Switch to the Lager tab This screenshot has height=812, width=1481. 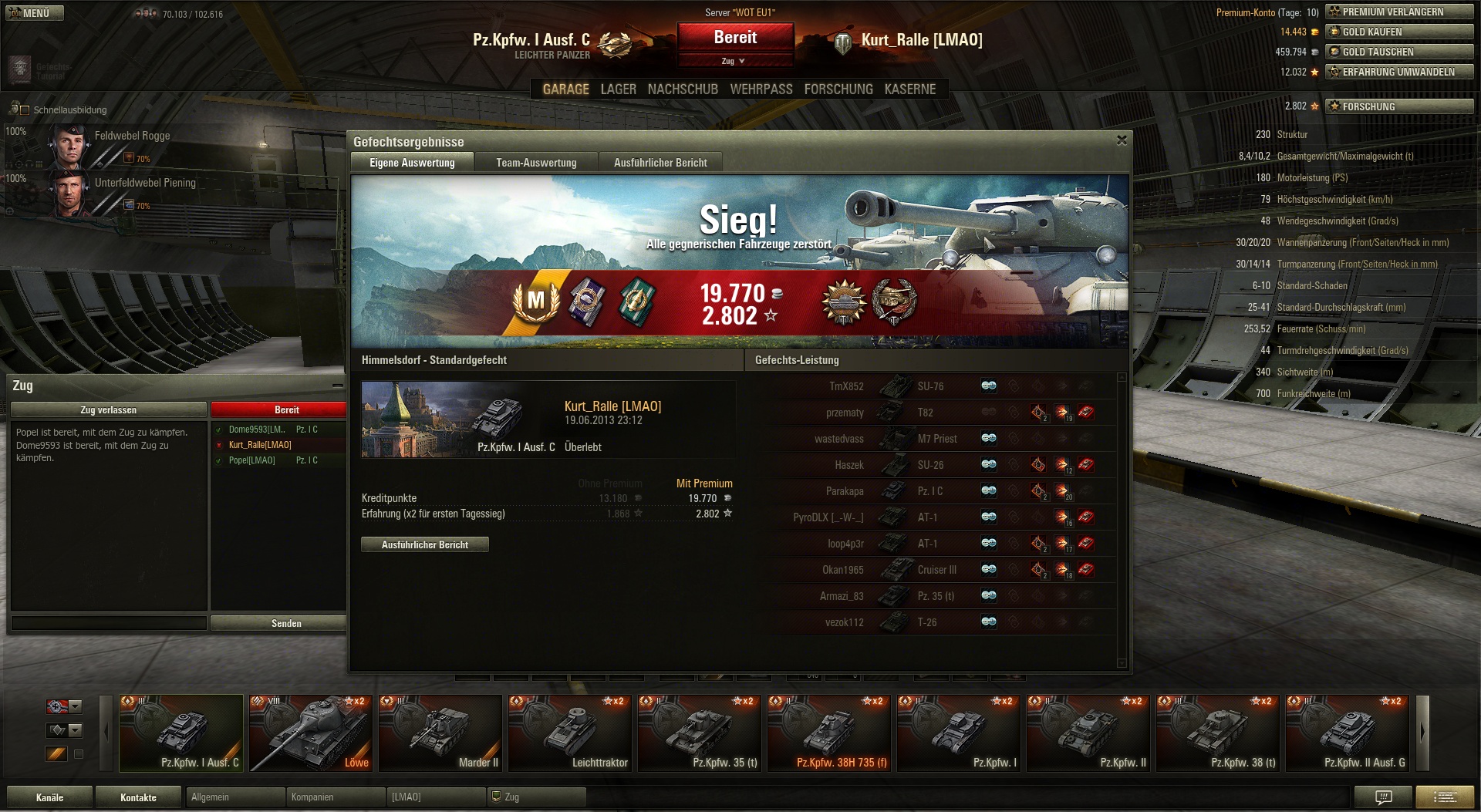point(618,89)
